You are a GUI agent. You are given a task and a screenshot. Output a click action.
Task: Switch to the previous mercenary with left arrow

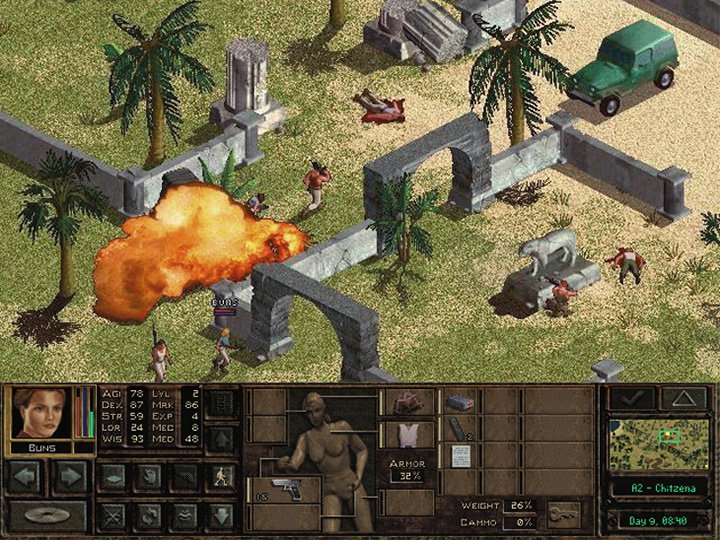click(x=27, y=476)
